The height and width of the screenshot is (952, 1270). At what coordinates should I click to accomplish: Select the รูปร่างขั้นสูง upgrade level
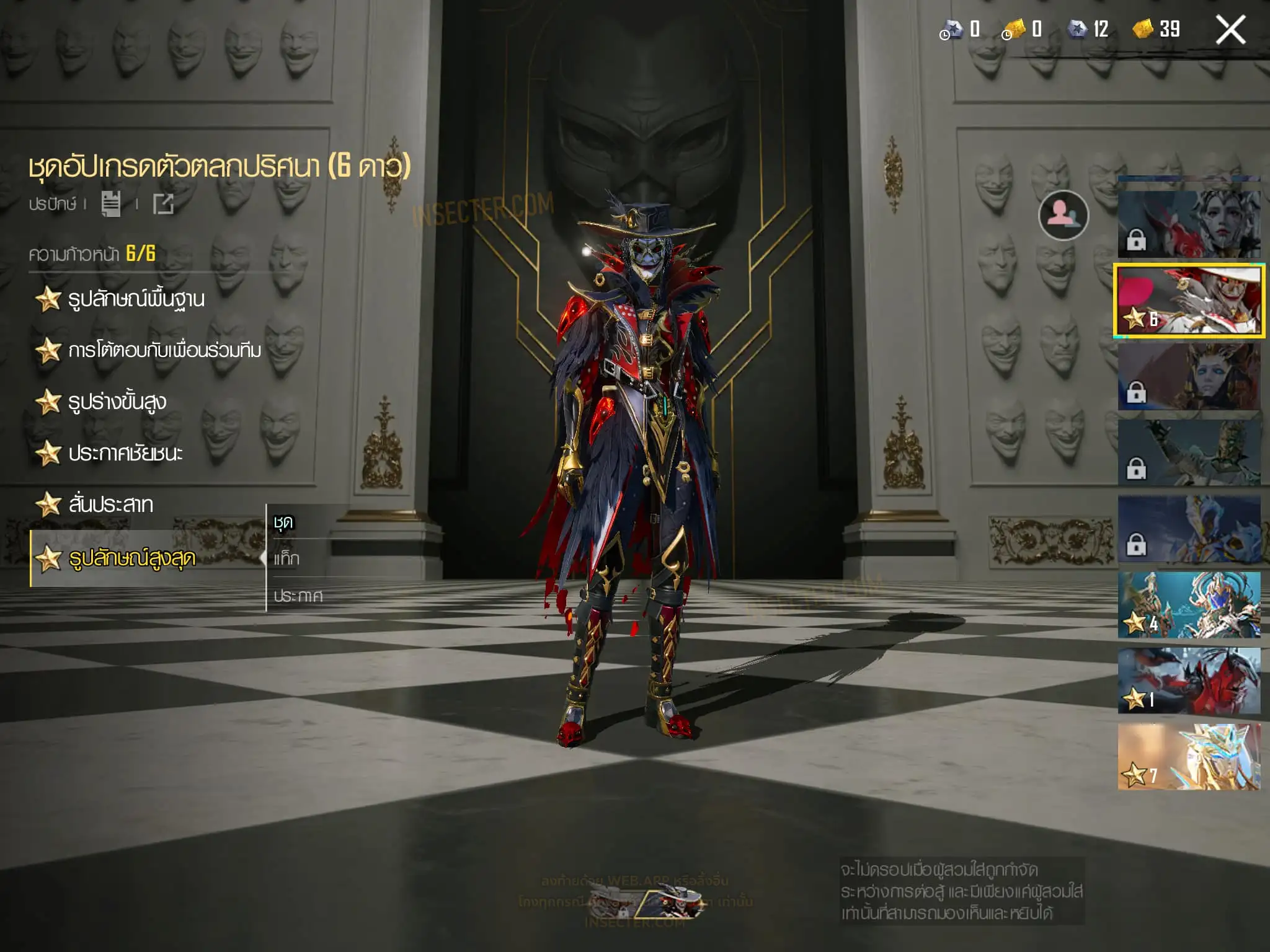point(117,402)
